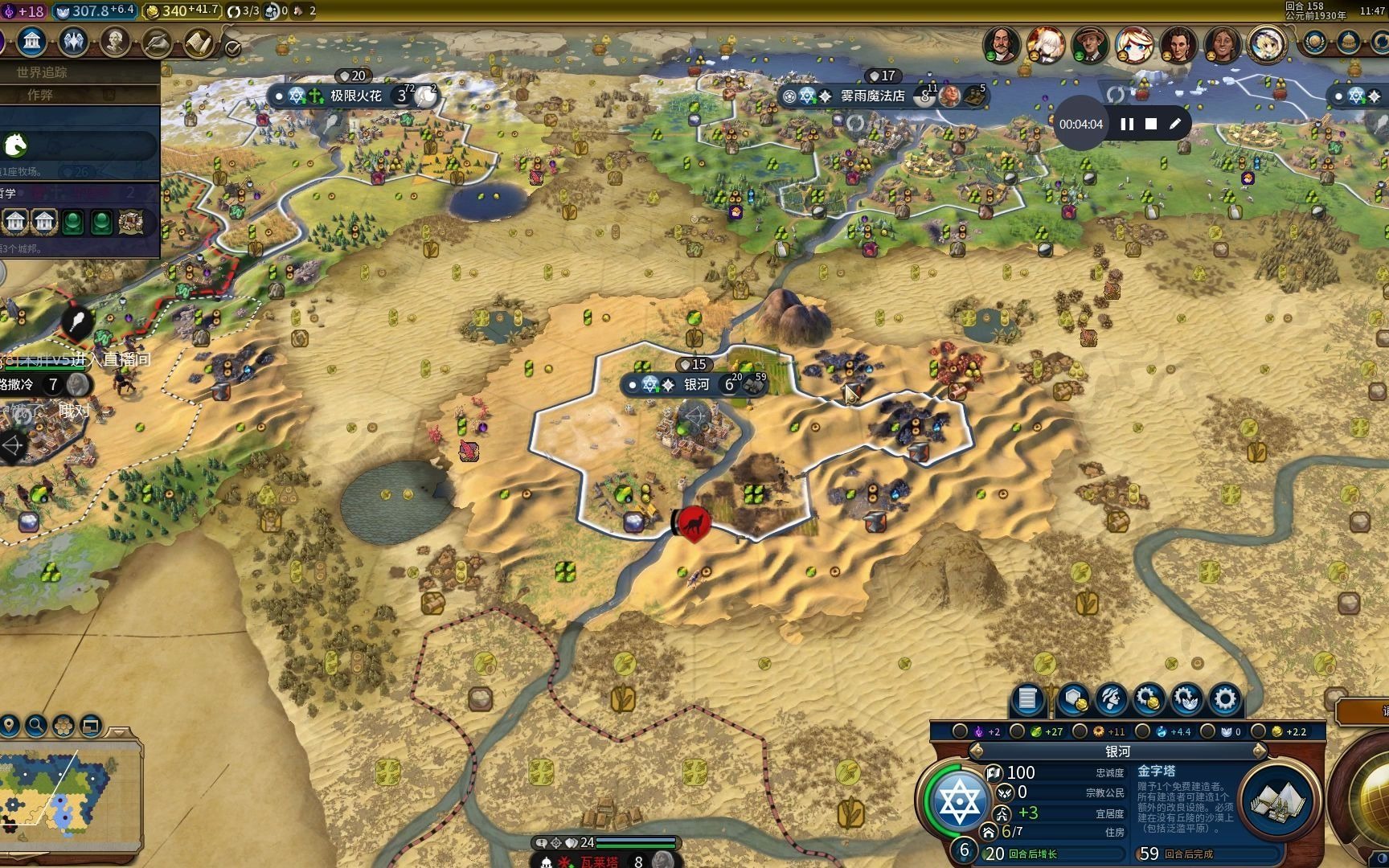Open the city details list button
This screenshot has height=868, width=1389.
click(1027, 699)
